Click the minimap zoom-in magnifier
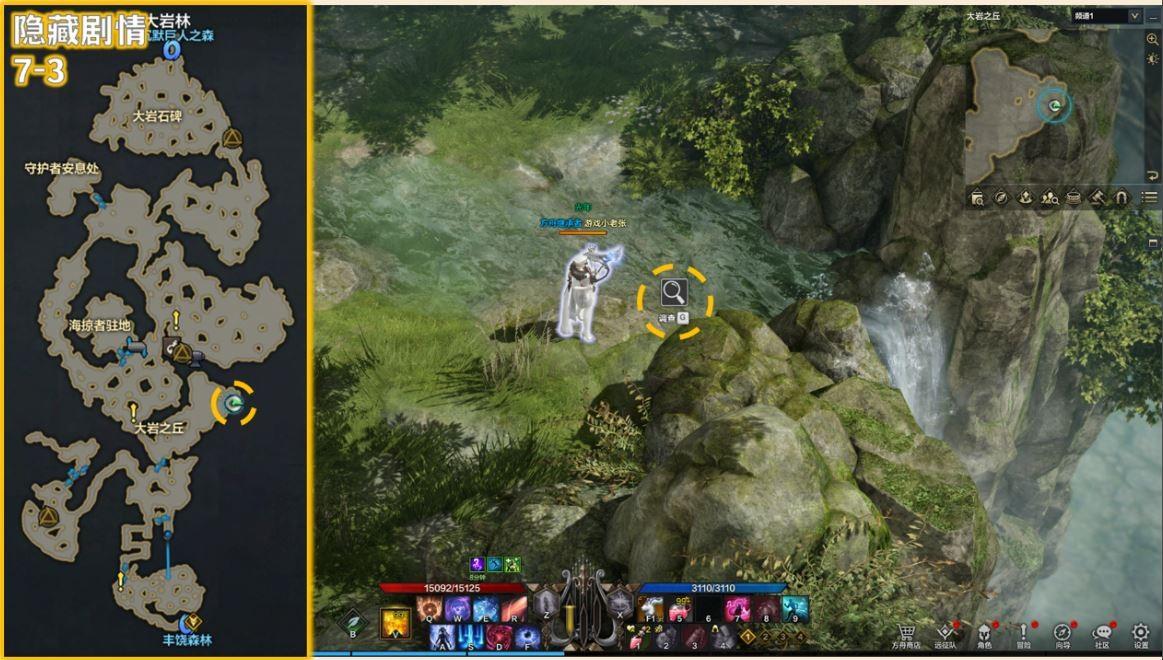The width and height of the screenshot is (1163, 660). (x=1152, y=39)
